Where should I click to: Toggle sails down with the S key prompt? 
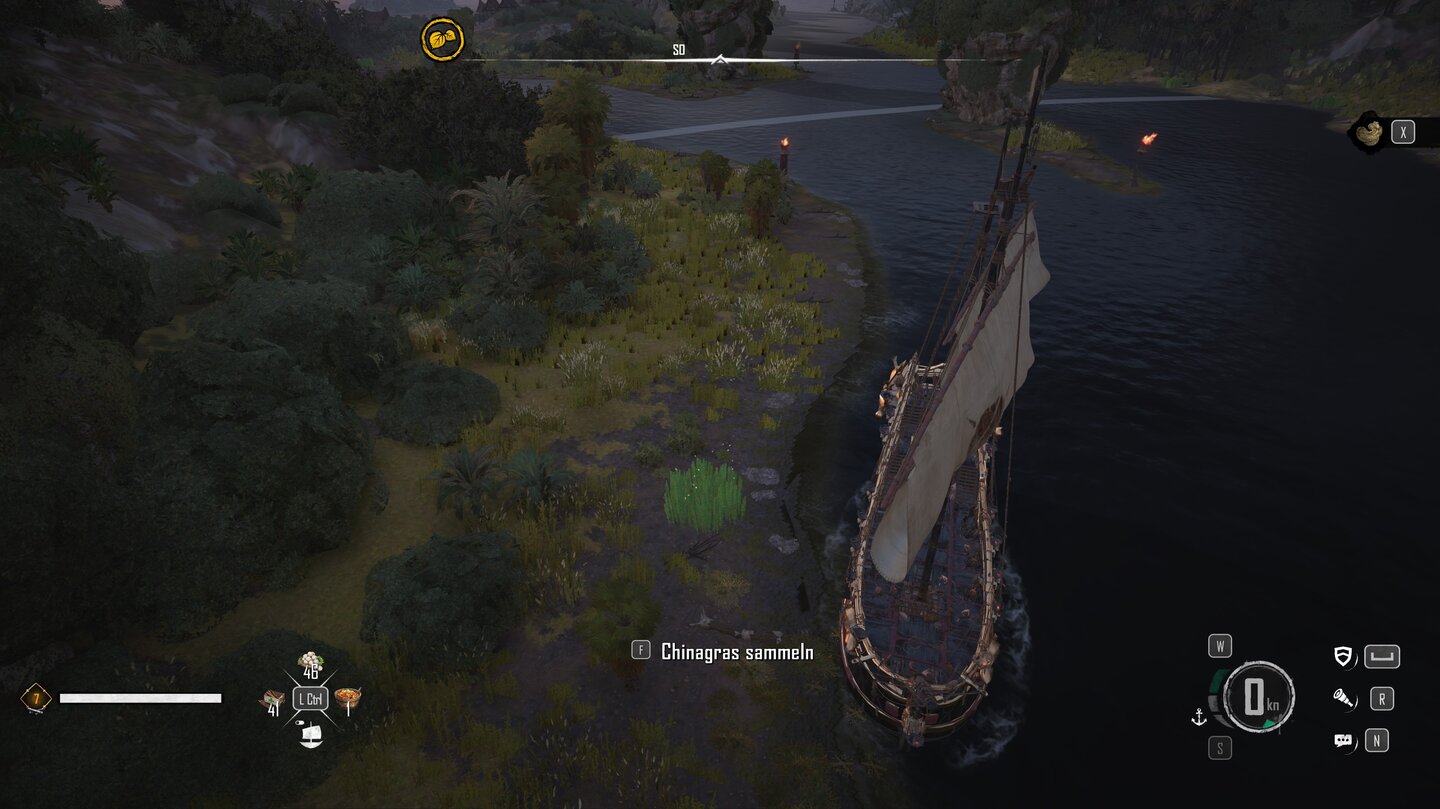(x=1220, y=748)
